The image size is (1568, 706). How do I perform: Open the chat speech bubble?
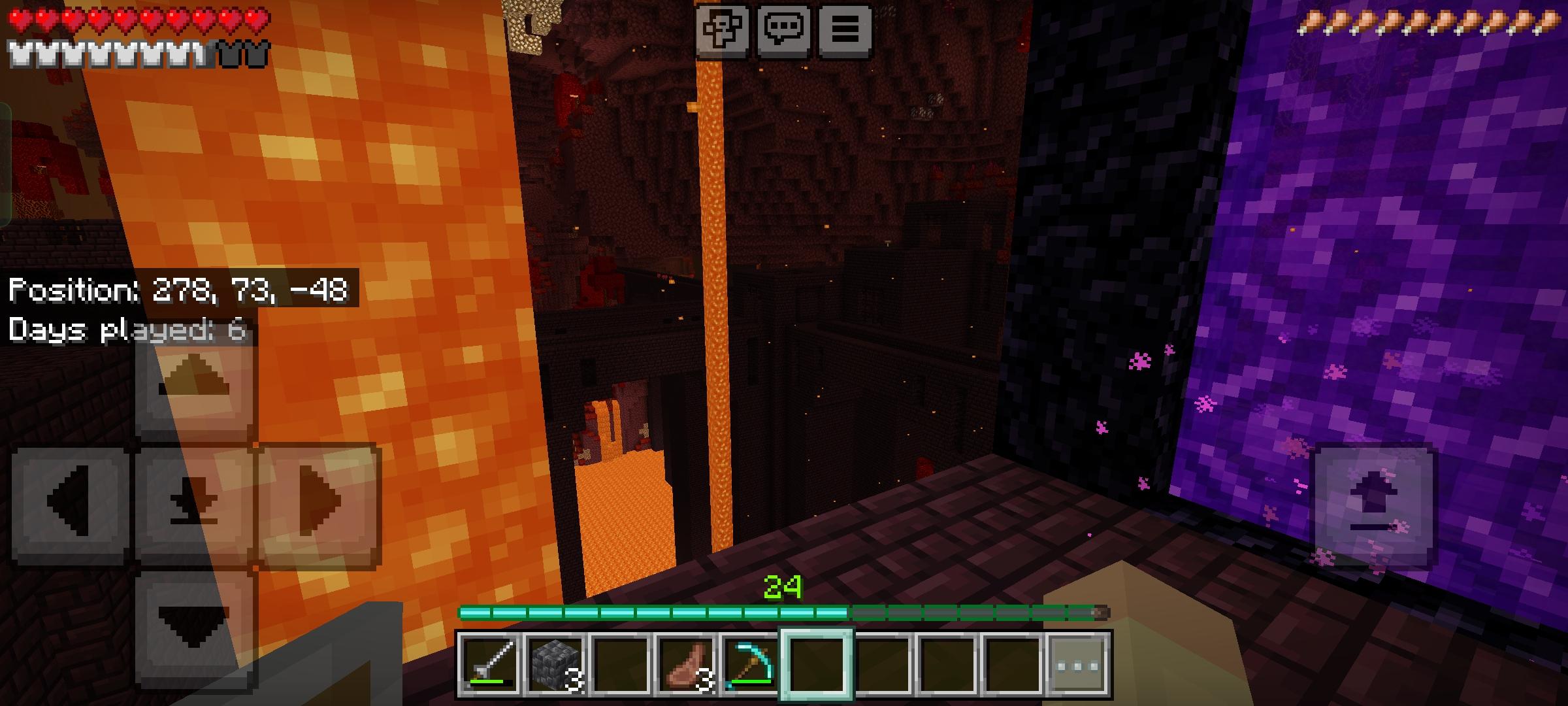click(x=783, y=29)
